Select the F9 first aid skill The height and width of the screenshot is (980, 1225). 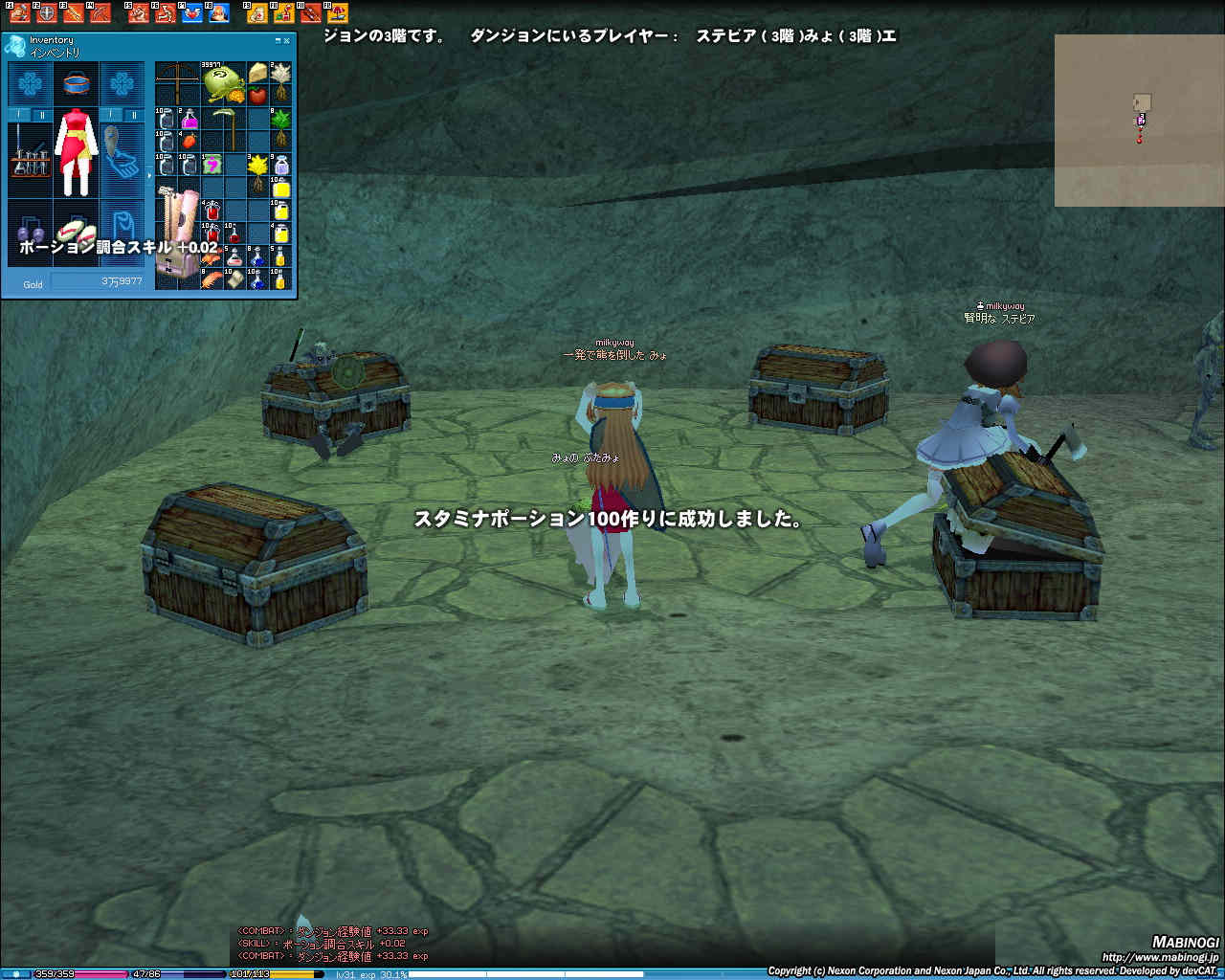[x=256, y=13]
